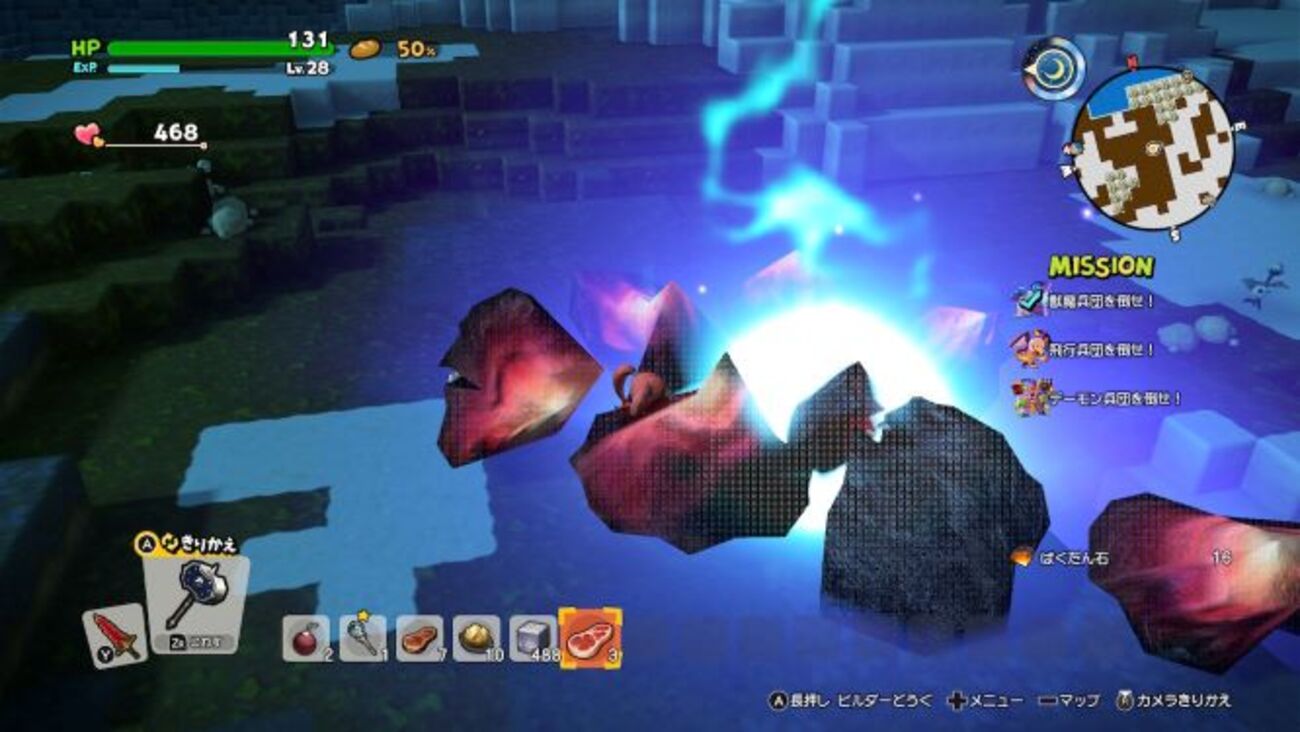
Task: Choose the red bomb fruit hotbar slot
Action: point(305,637)
